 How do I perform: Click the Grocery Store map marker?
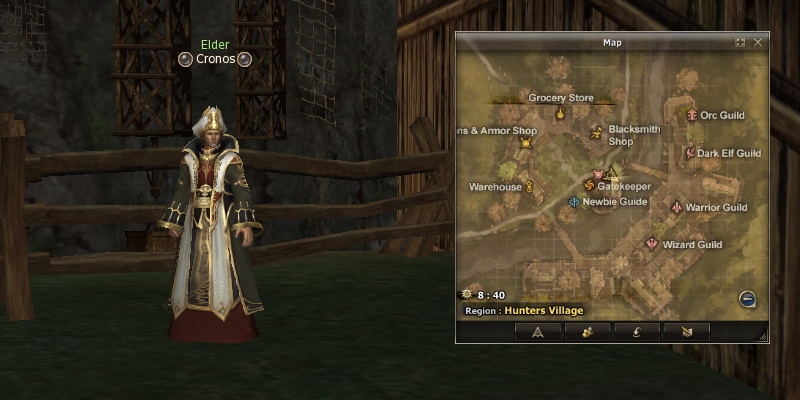coord(560,113)
